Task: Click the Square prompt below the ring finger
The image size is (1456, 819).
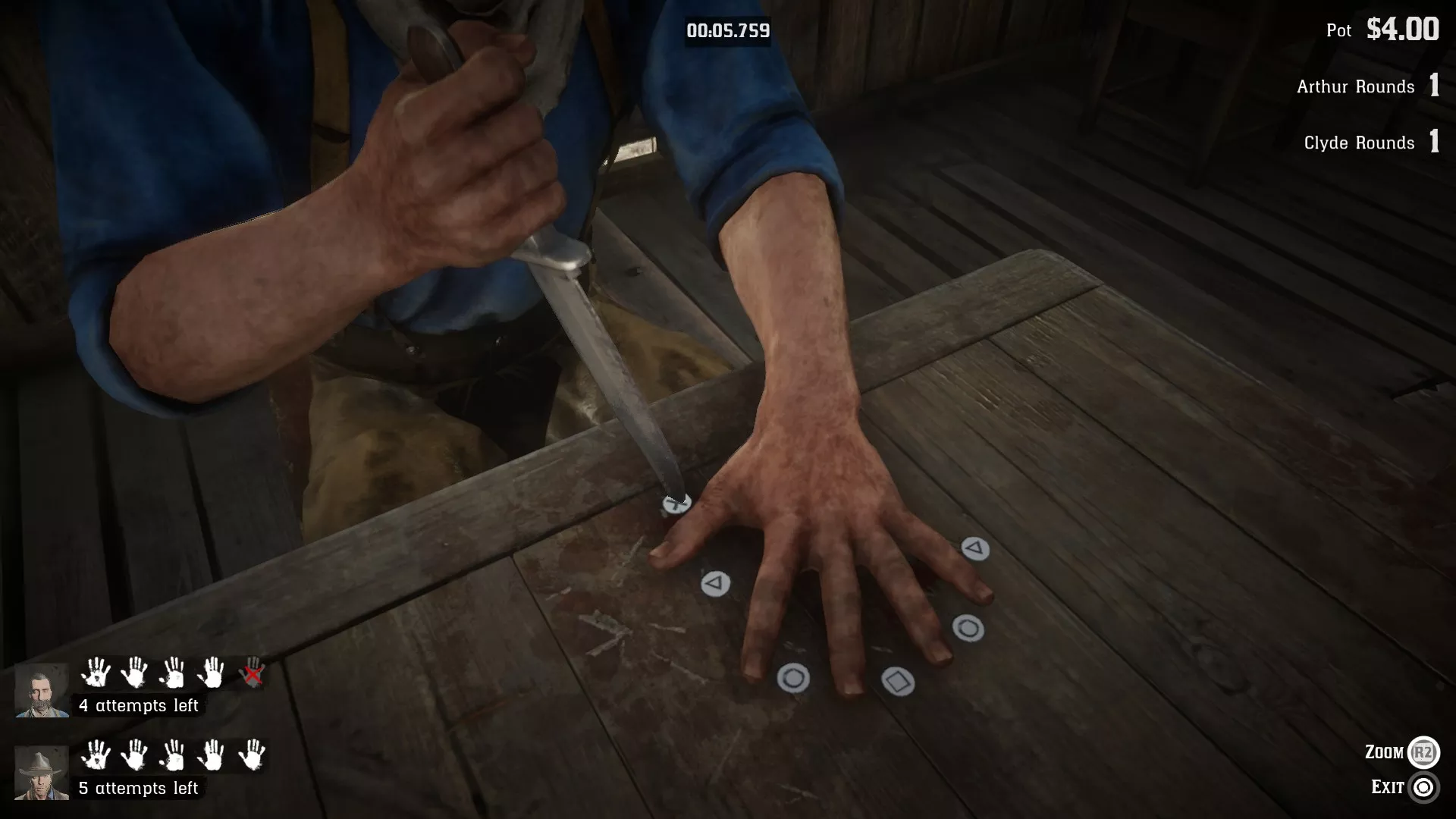Action: pyautogui.click(x=899, y=682)
